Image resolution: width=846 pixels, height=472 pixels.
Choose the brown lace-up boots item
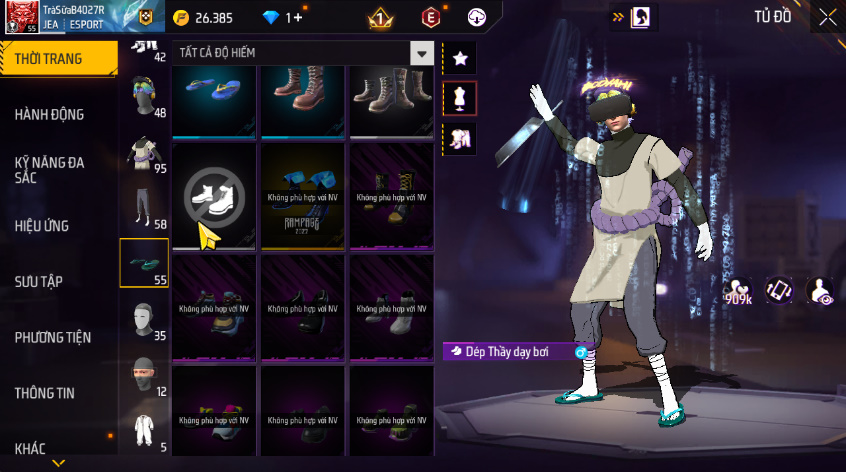coord(303,100)
